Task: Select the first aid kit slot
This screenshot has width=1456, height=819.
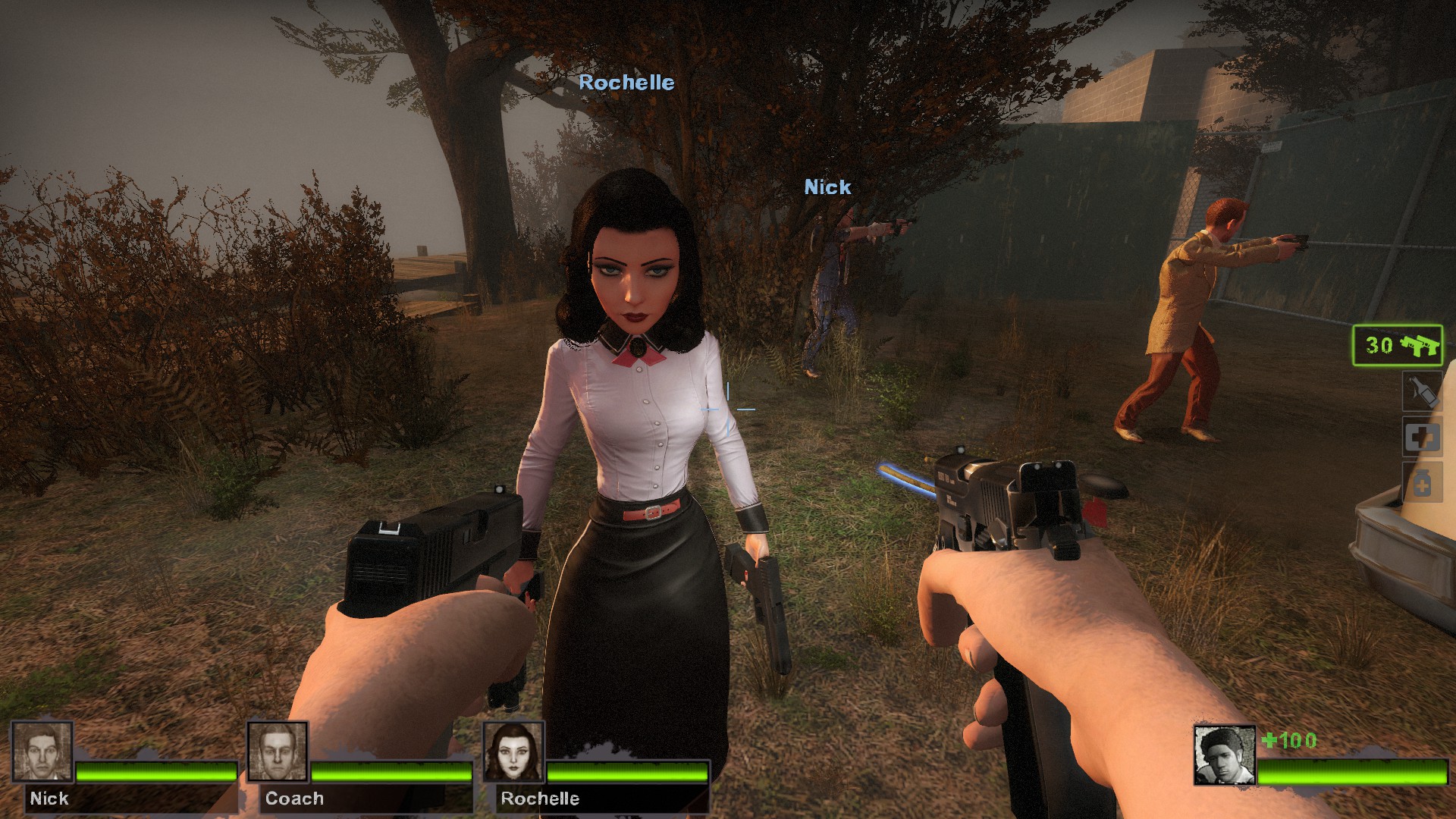Action: 1422,437
